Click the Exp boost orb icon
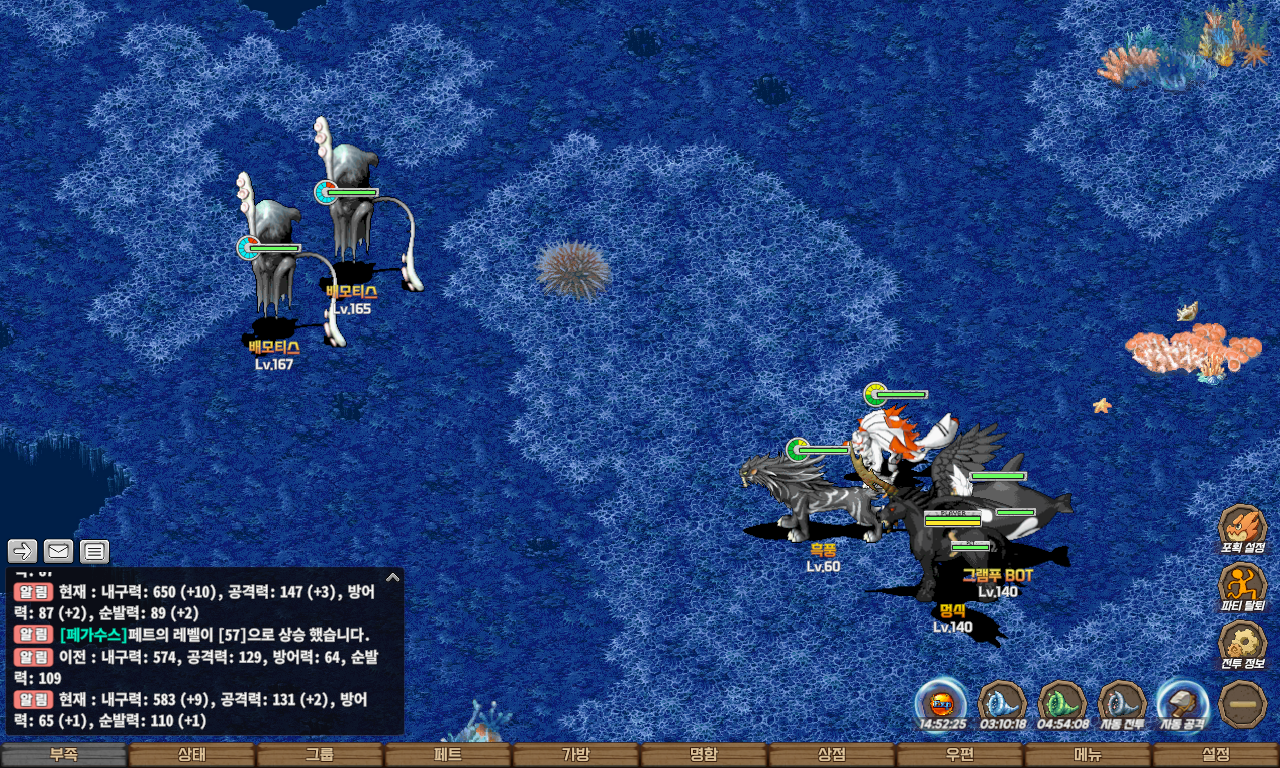This screenshot has width=1280, height=768. (942, 702)
